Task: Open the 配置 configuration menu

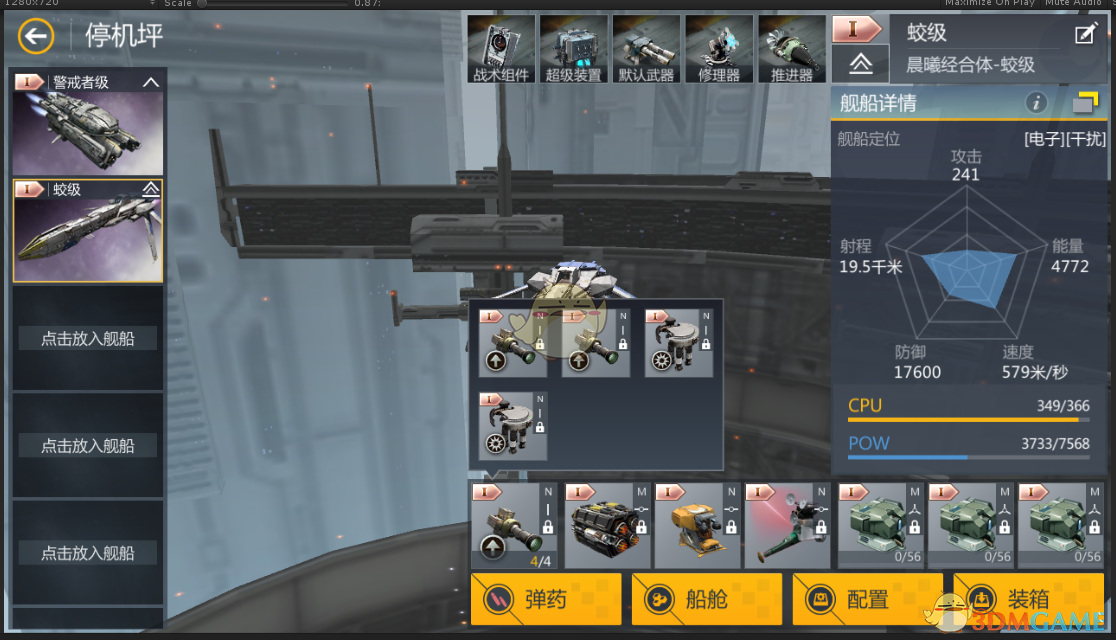Action: click(x=867, y=599)
